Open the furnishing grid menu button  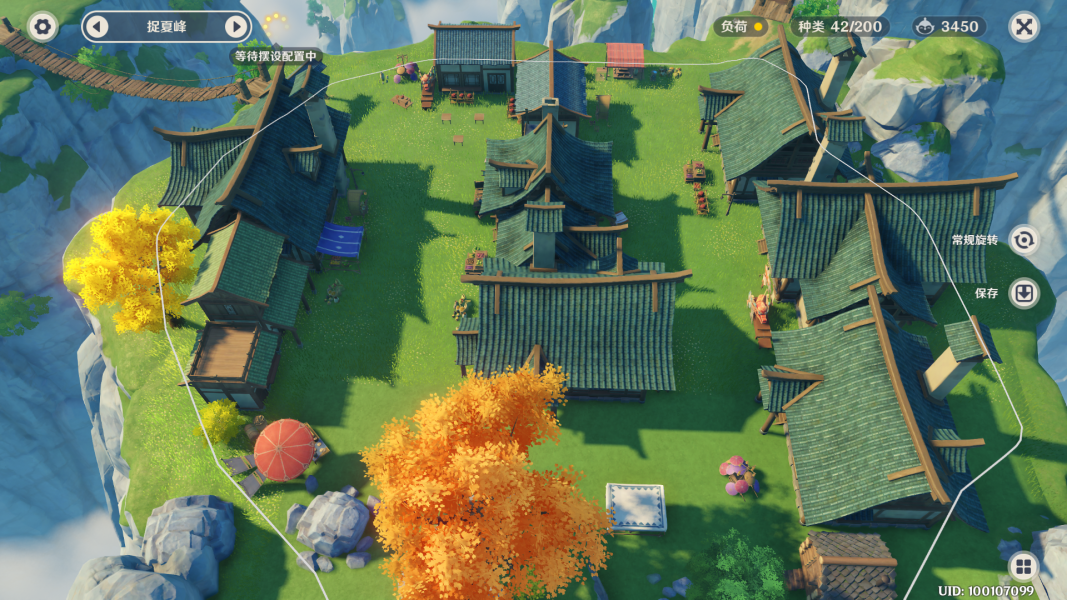[x=1022, y=567]
